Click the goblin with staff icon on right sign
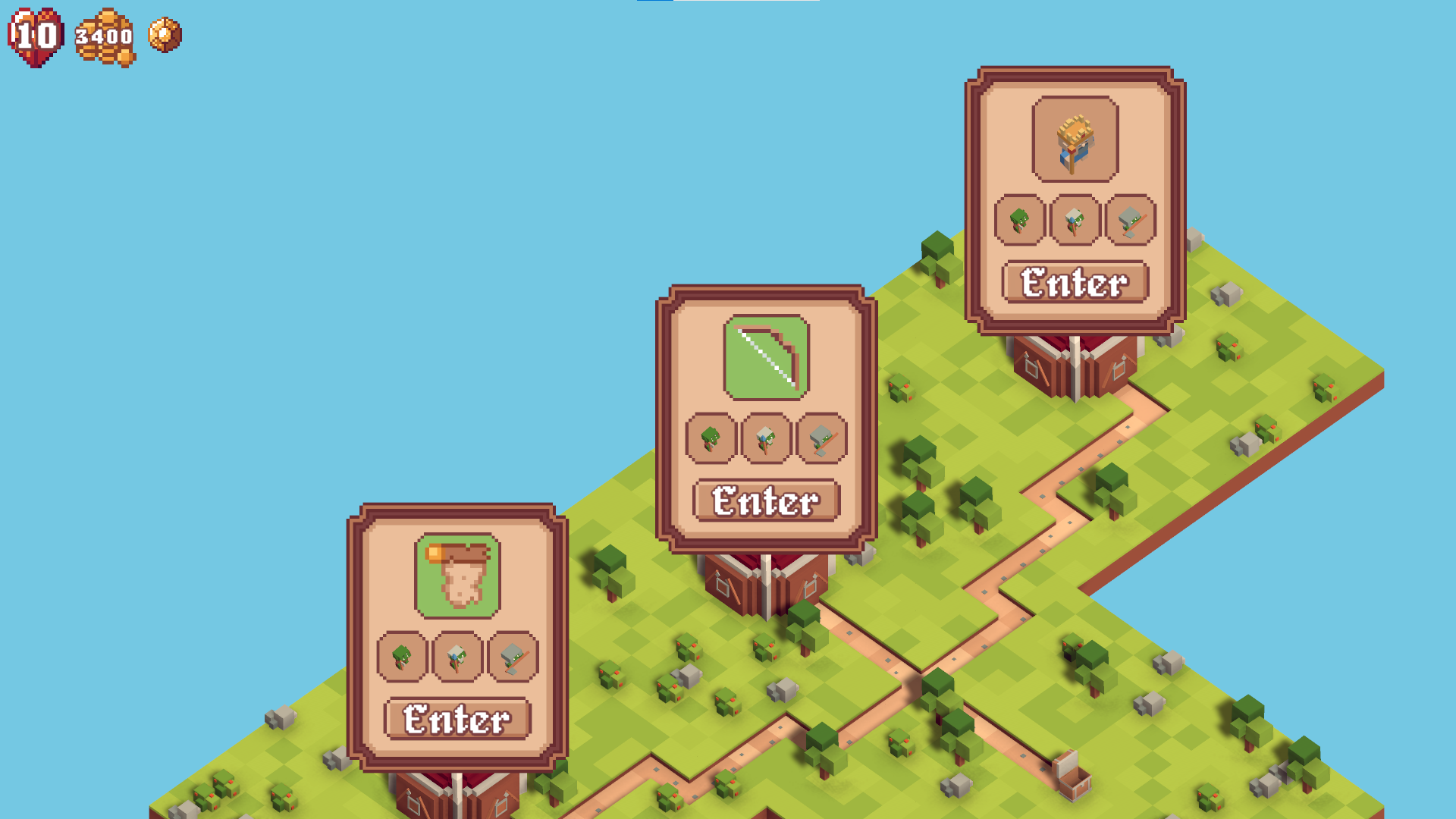This screenshot has width=1456, height=819. pyautogui.click(x=1075, y=221)
